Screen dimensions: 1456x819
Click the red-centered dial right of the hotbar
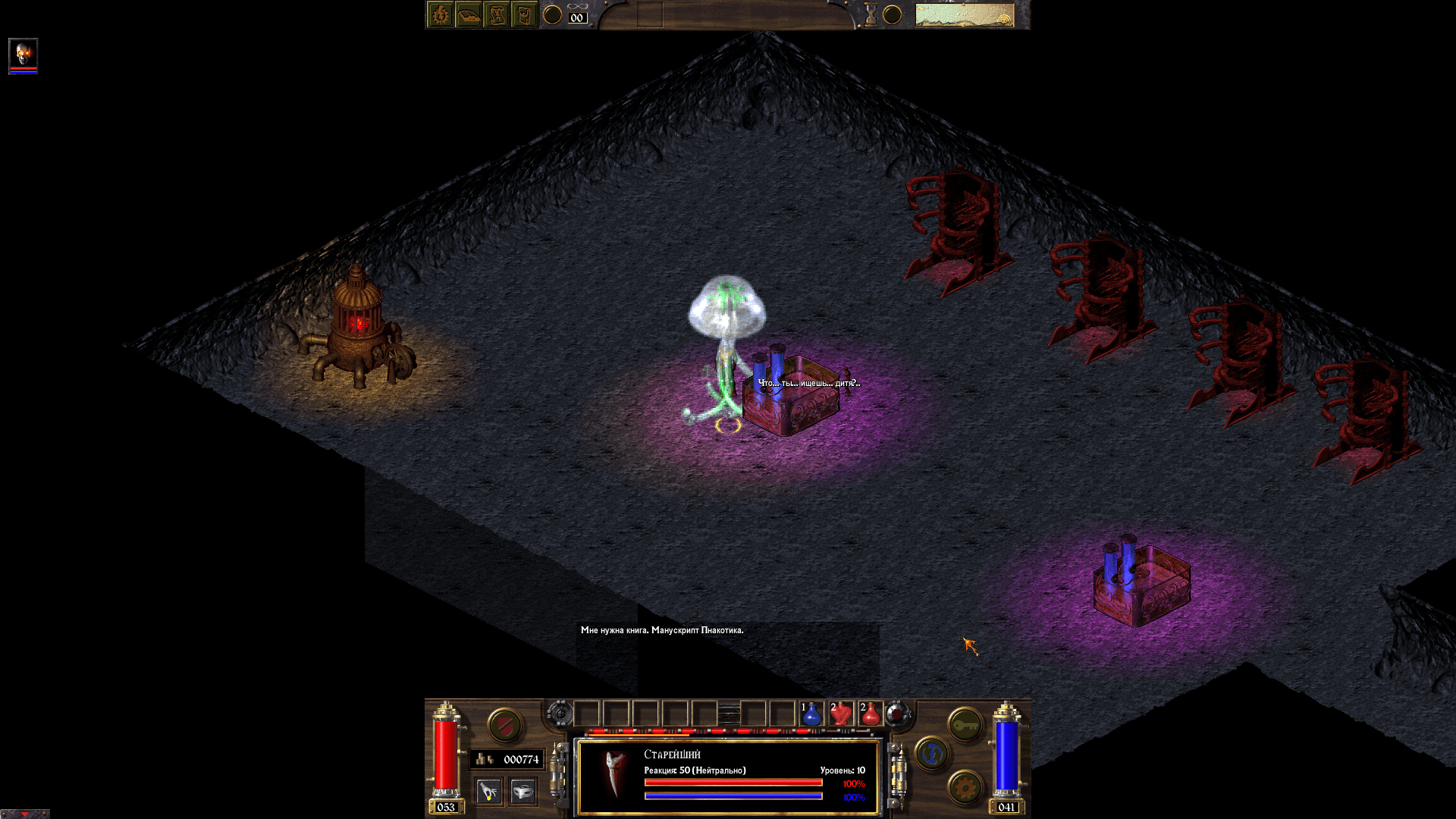897,714
